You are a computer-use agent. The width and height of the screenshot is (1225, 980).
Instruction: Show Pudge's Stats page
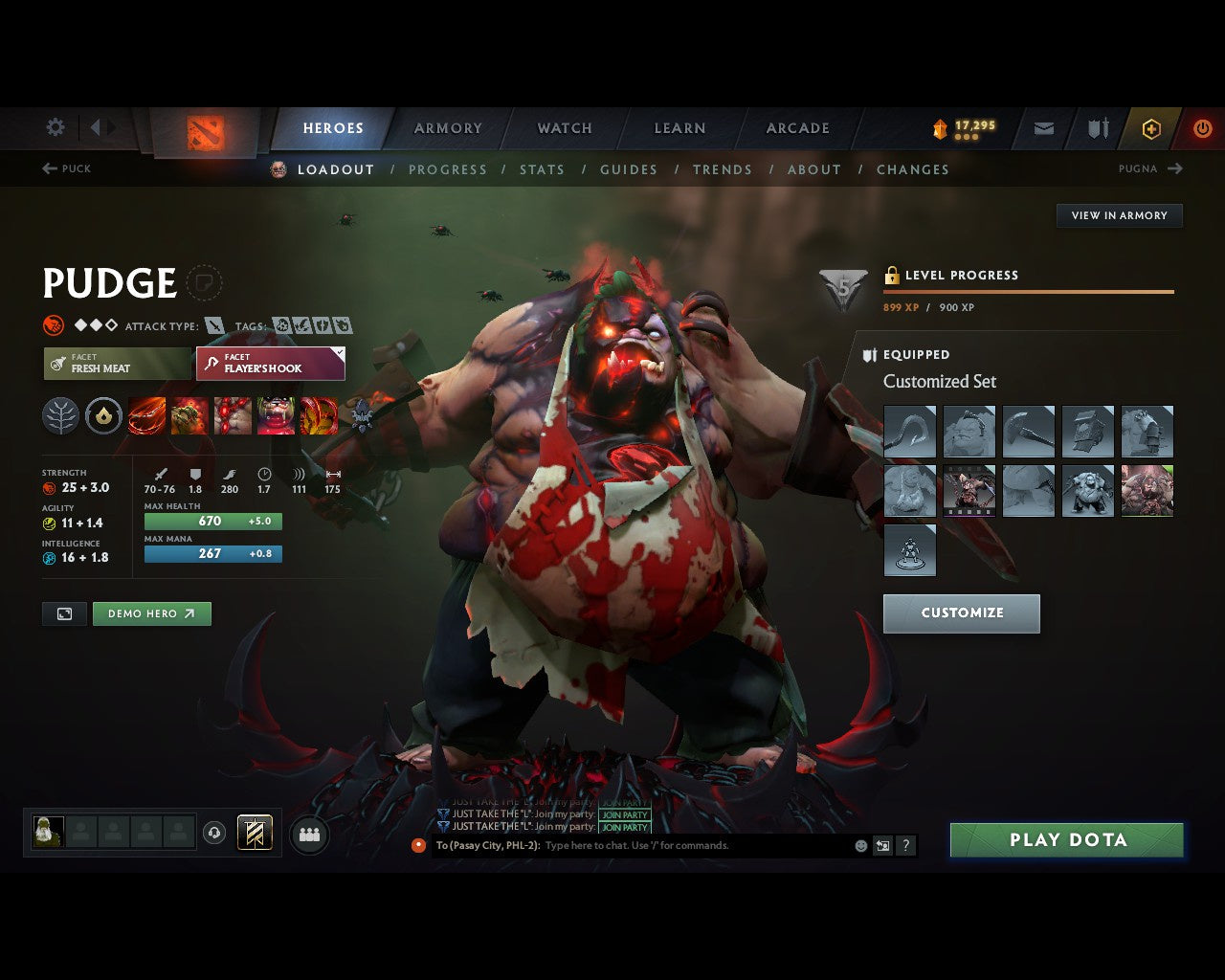542,169
